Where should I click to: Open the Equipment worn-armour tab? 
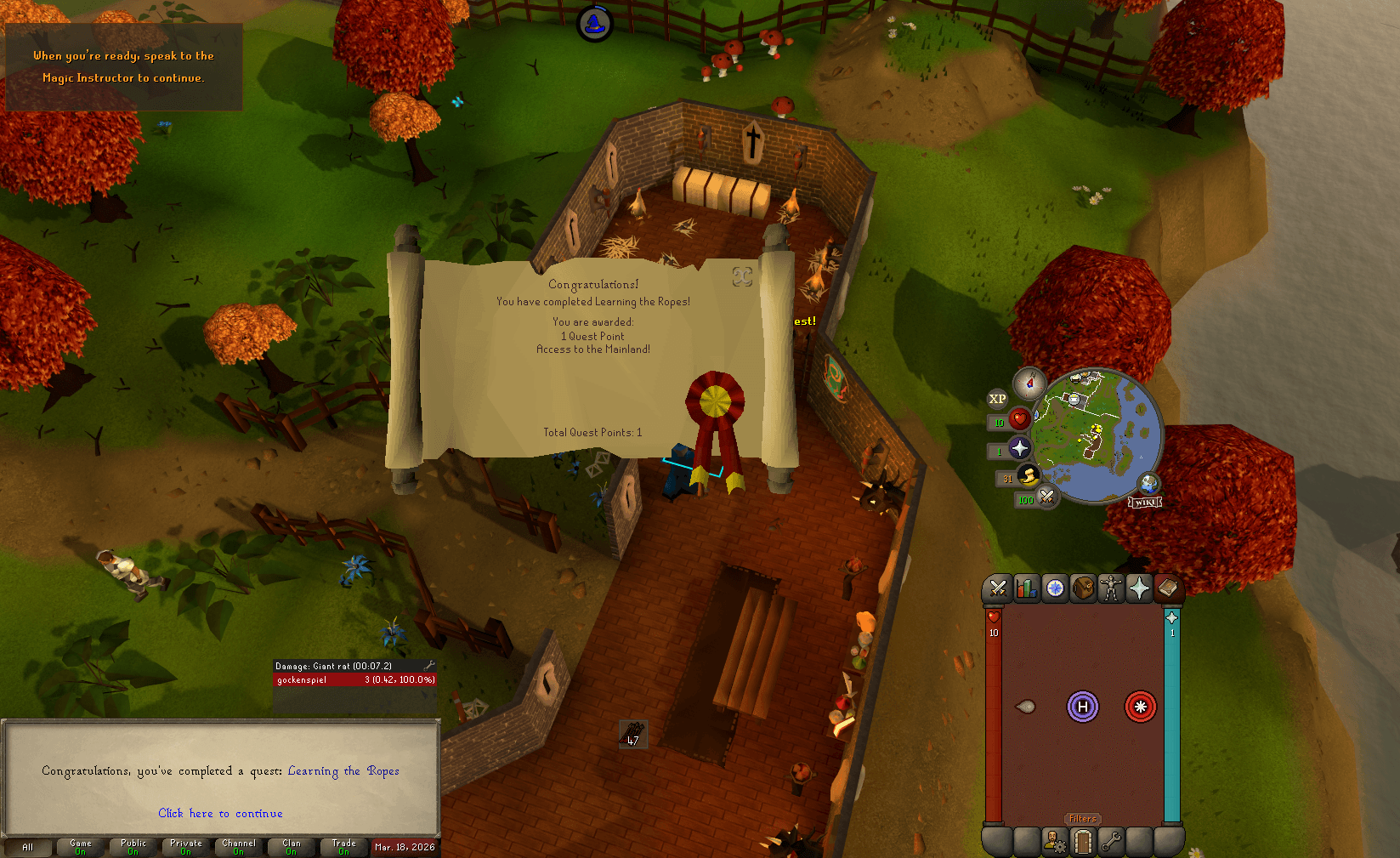[1111, 588]
